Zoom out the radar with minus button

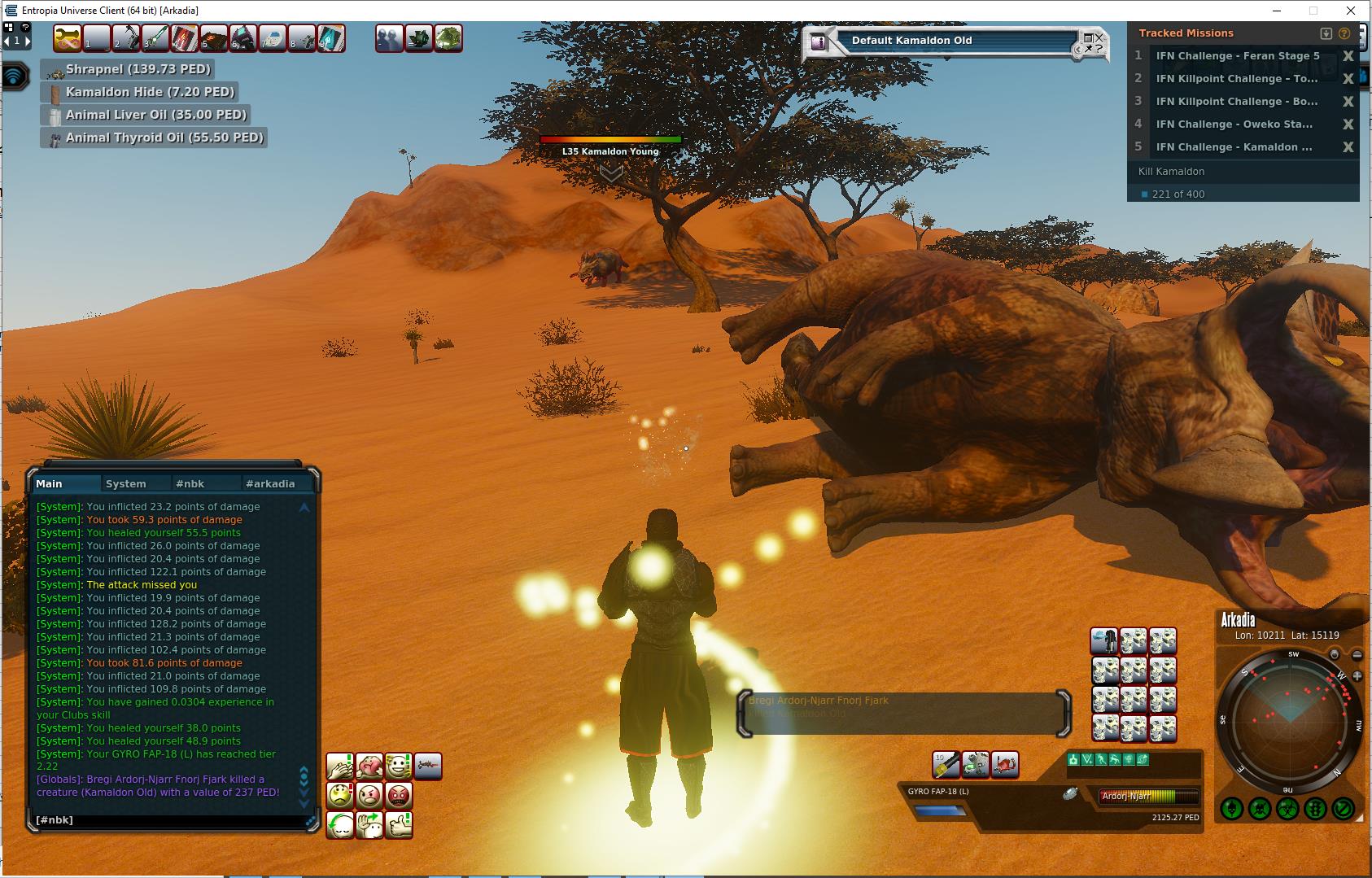1357,654
